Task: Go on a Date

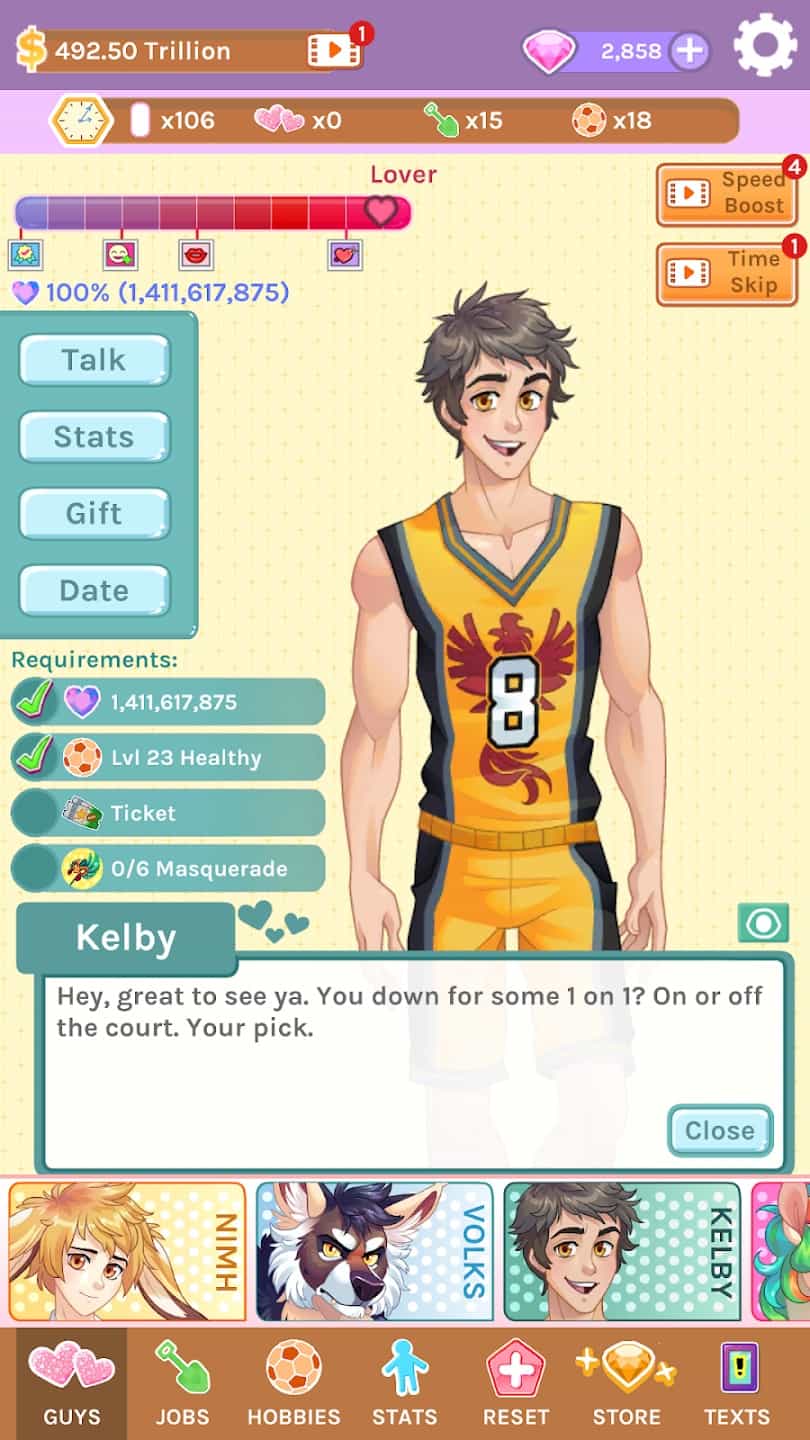Action: point(94,591)
